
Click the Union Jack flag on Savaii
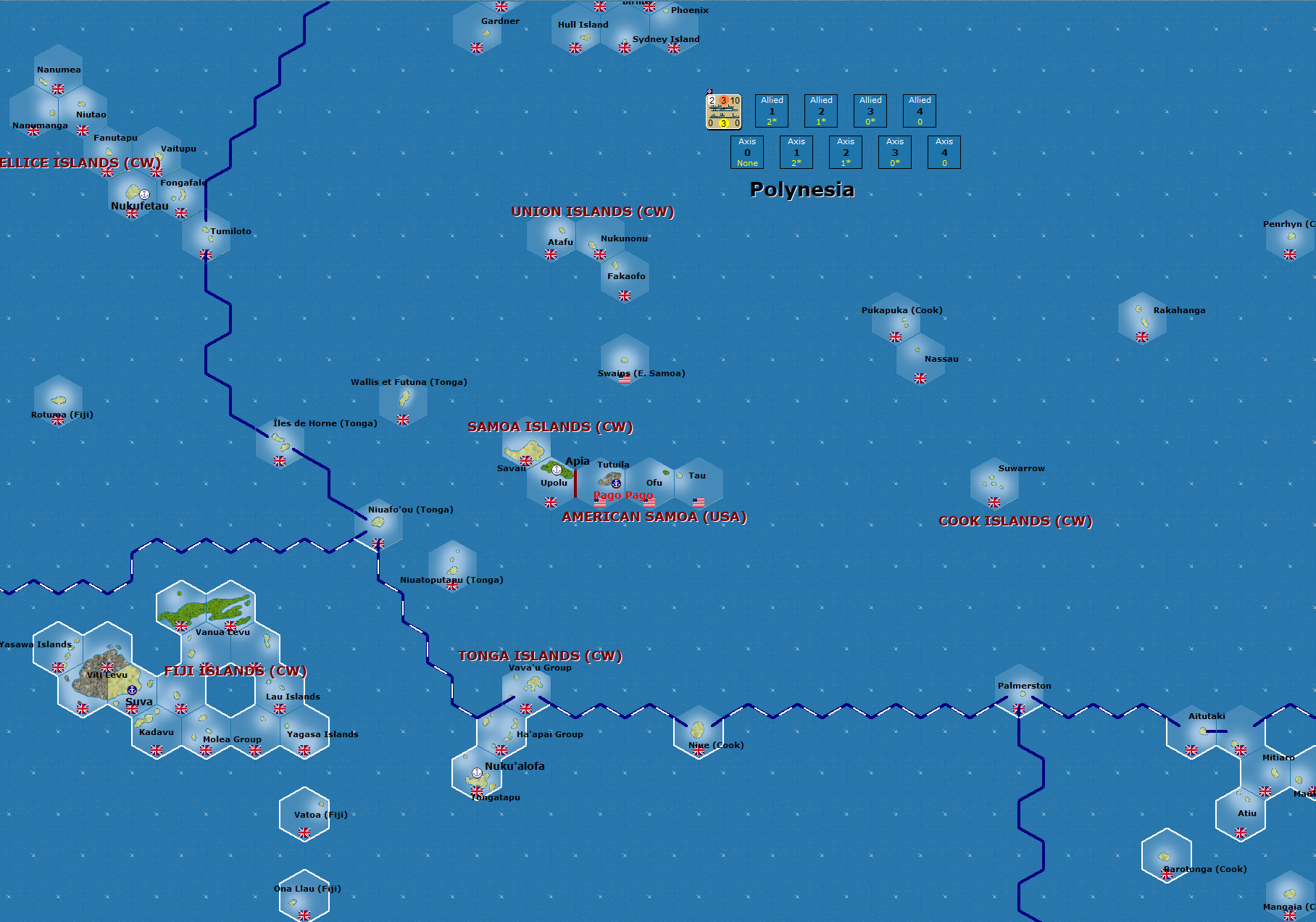526,462
